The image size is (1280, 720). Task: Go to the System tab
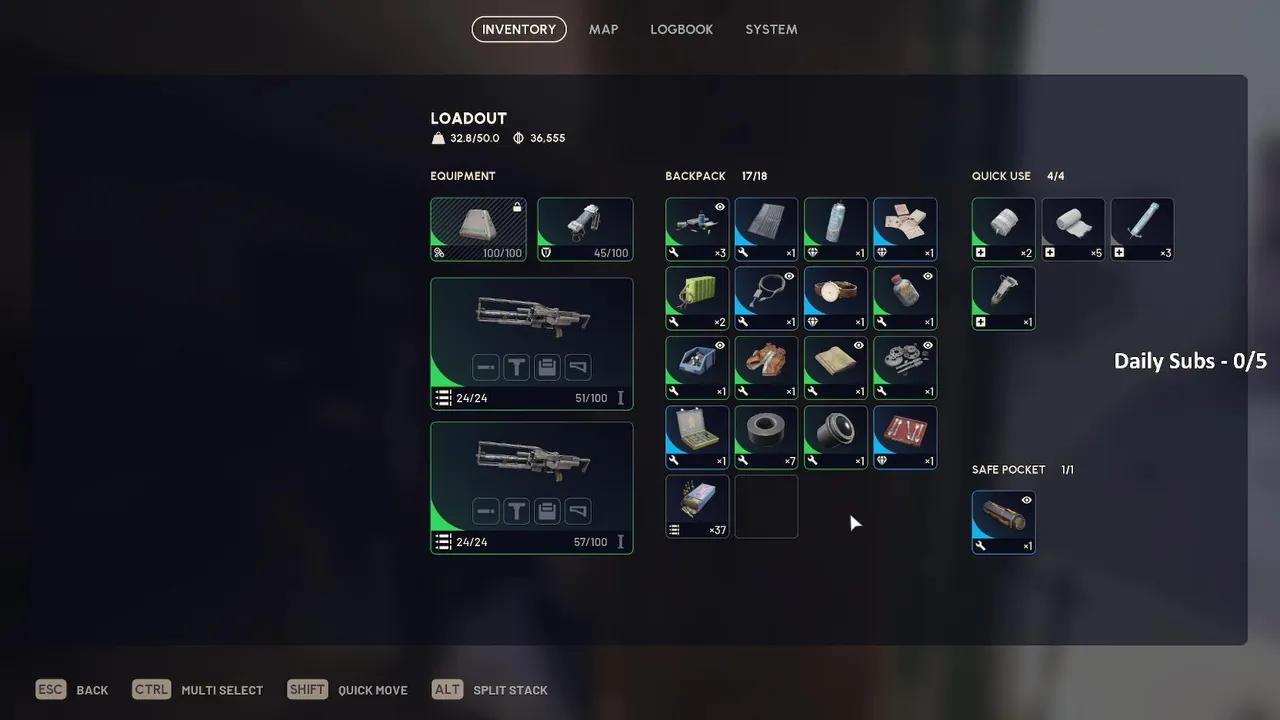click(x=771, y=29)
